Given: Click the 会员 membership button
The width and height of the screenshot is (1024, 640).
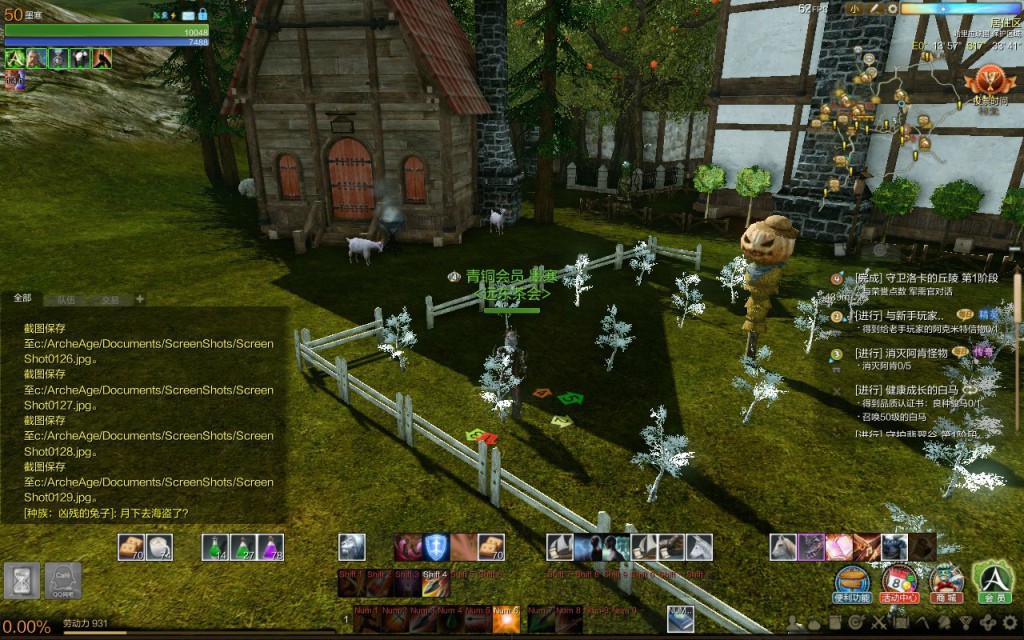Looking at the screenshot, I should click(x=995, y=582).
